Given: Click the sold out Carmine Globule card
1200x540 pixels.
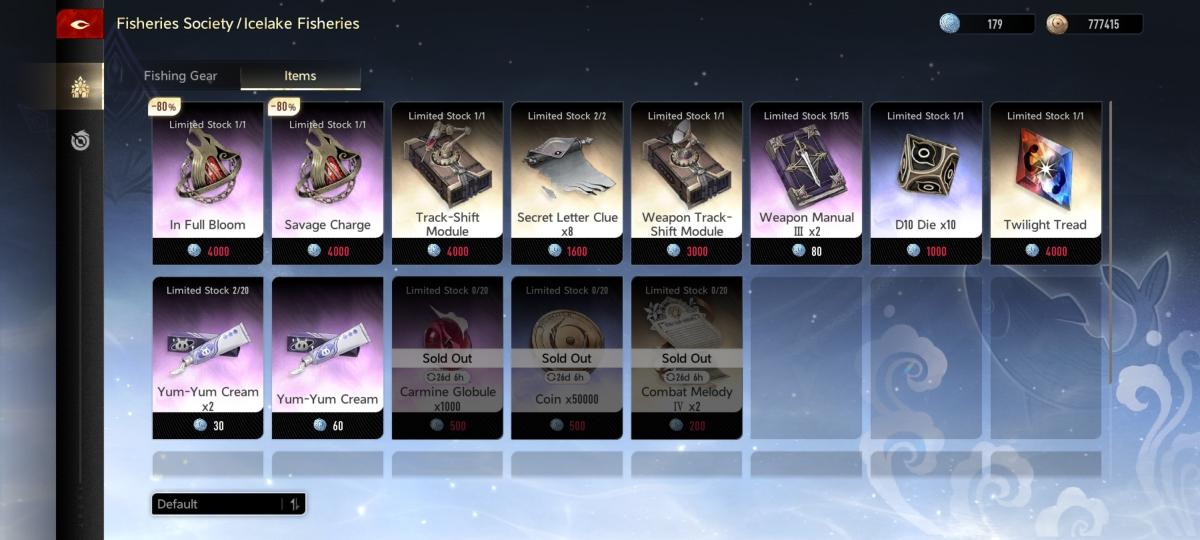Looking at the screenshot, I should [x=447, y=358].
